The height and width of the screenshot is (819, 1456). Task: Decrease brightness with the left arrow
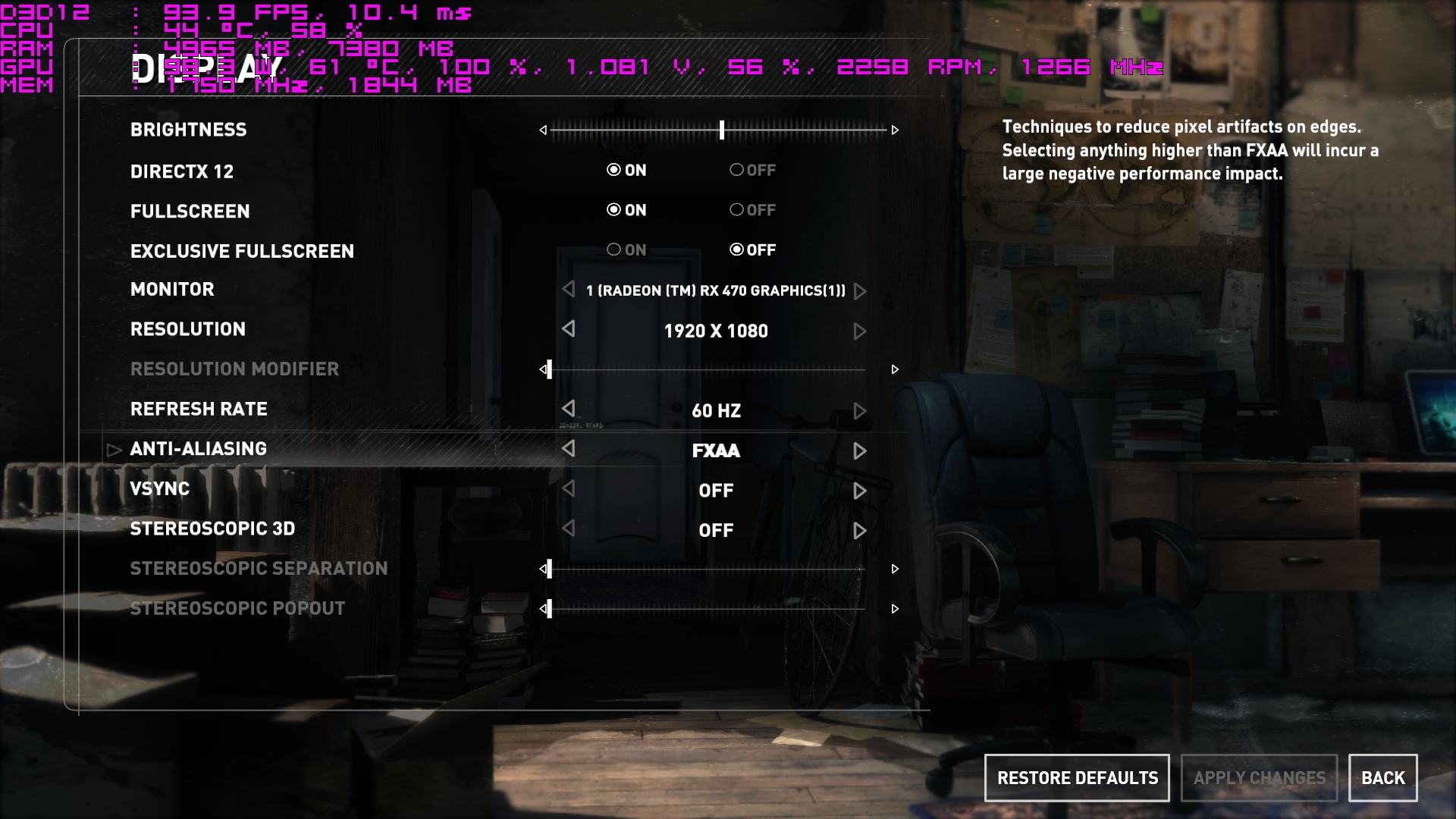coord(543,130)
